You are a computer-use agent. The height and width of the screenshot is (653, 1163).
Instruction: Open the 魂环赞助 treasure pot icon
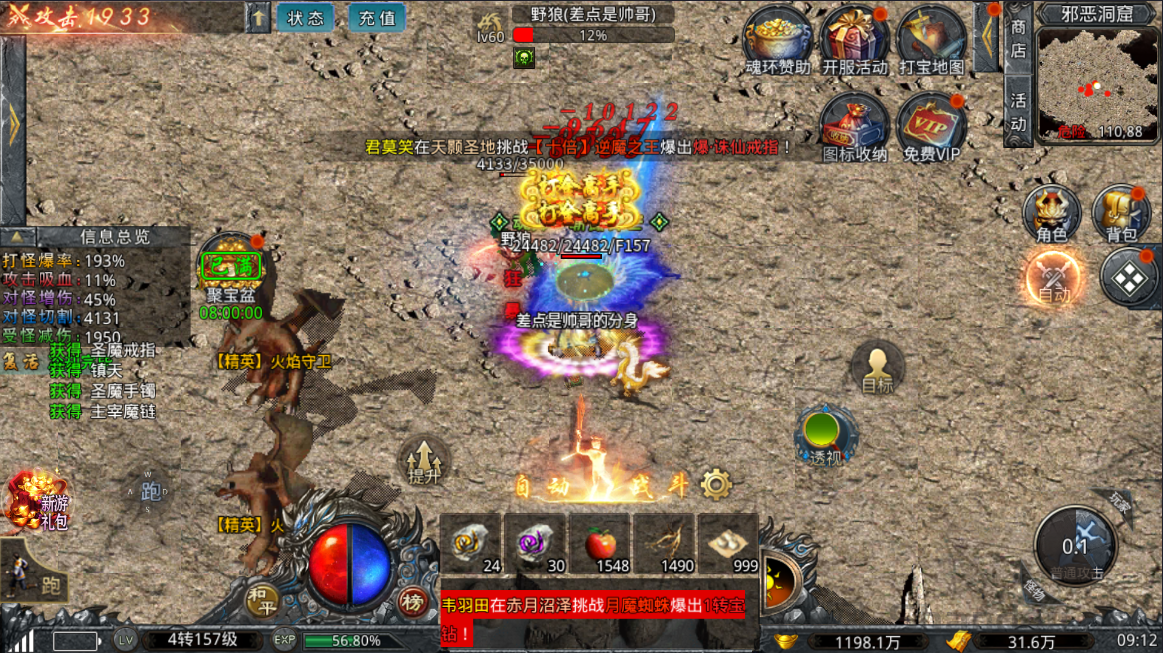click(778, 37)
